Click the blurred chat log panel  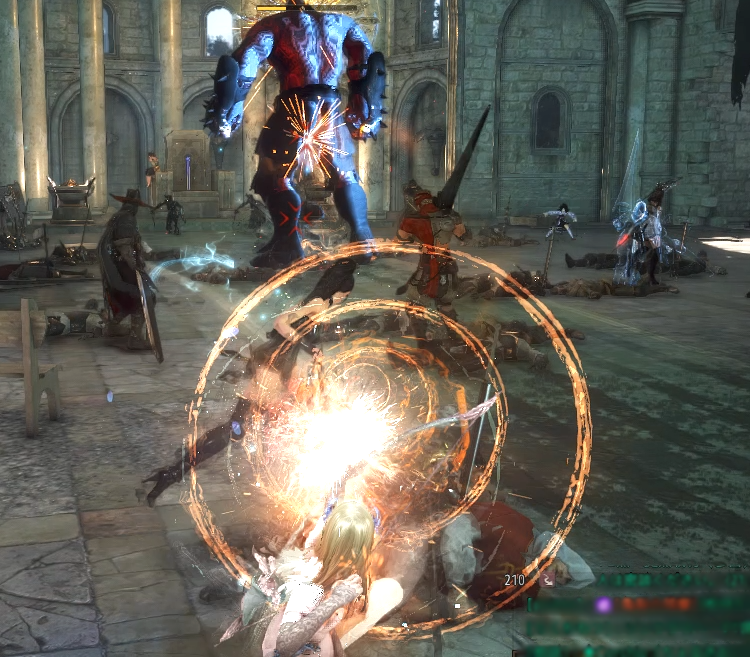click(638, 614)
